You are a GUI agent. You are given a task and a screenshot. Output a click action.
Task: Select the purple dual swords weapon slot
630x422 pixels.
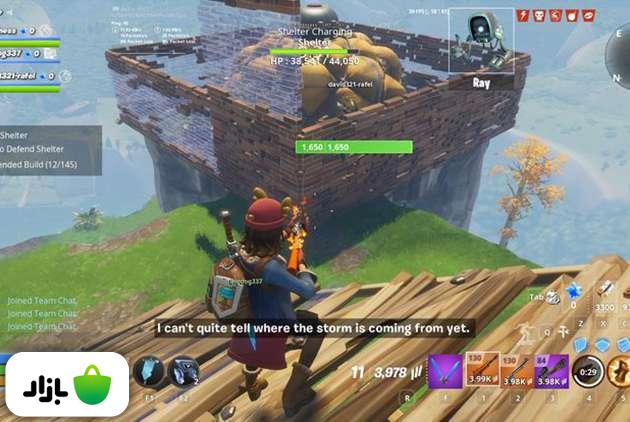coord(445,370)
